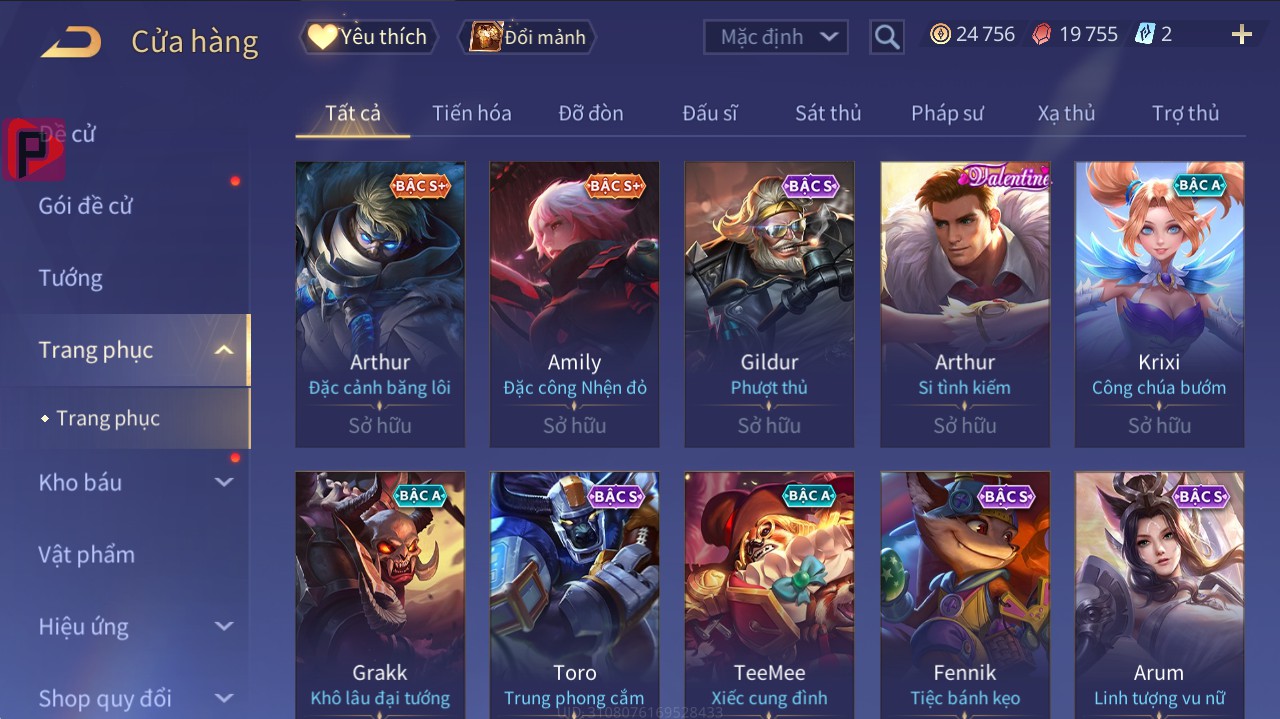Image resolution: width=1280 pixels, height=719 pixels.
Task: Switch to the Trợ thủ tab
Action: [1185, 113]
